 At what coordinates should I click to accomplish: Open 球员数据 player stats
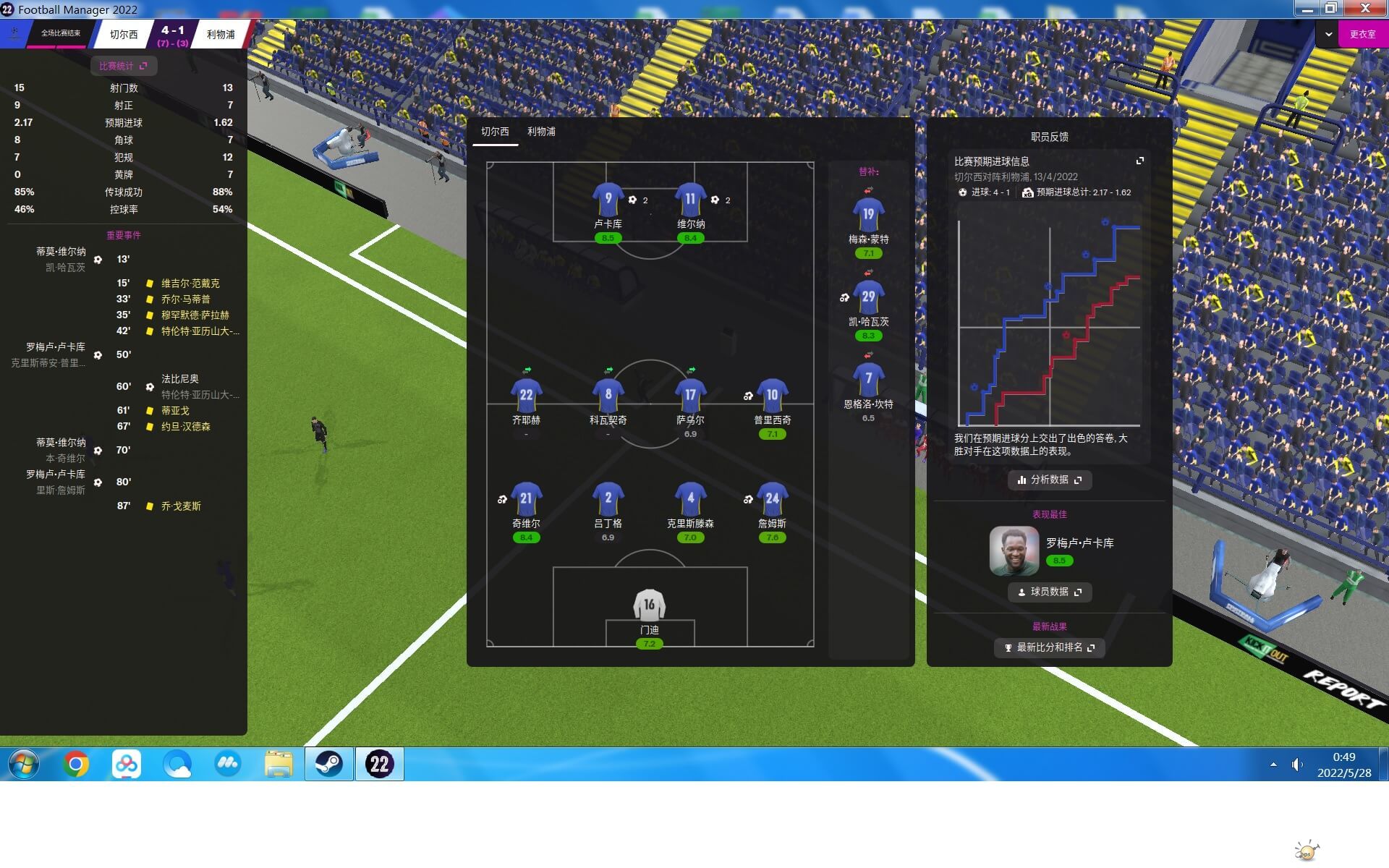coord(1049,592)
